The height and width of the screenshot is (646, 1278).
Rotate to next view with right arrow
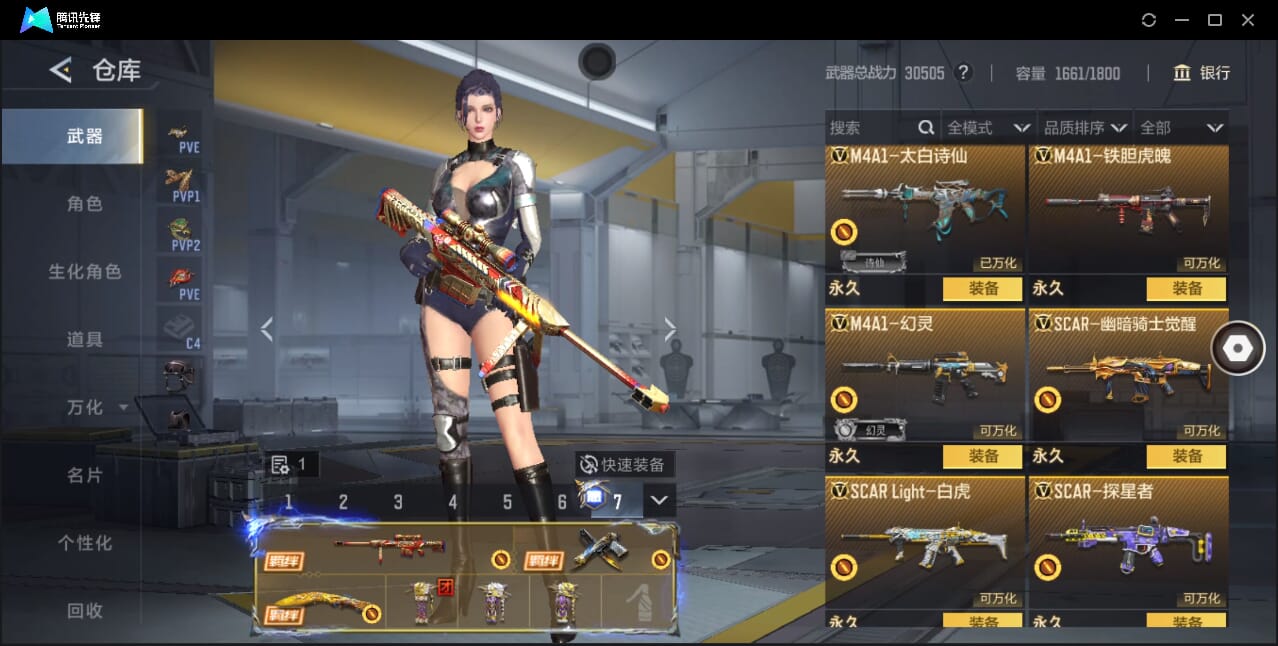point(670,329)
